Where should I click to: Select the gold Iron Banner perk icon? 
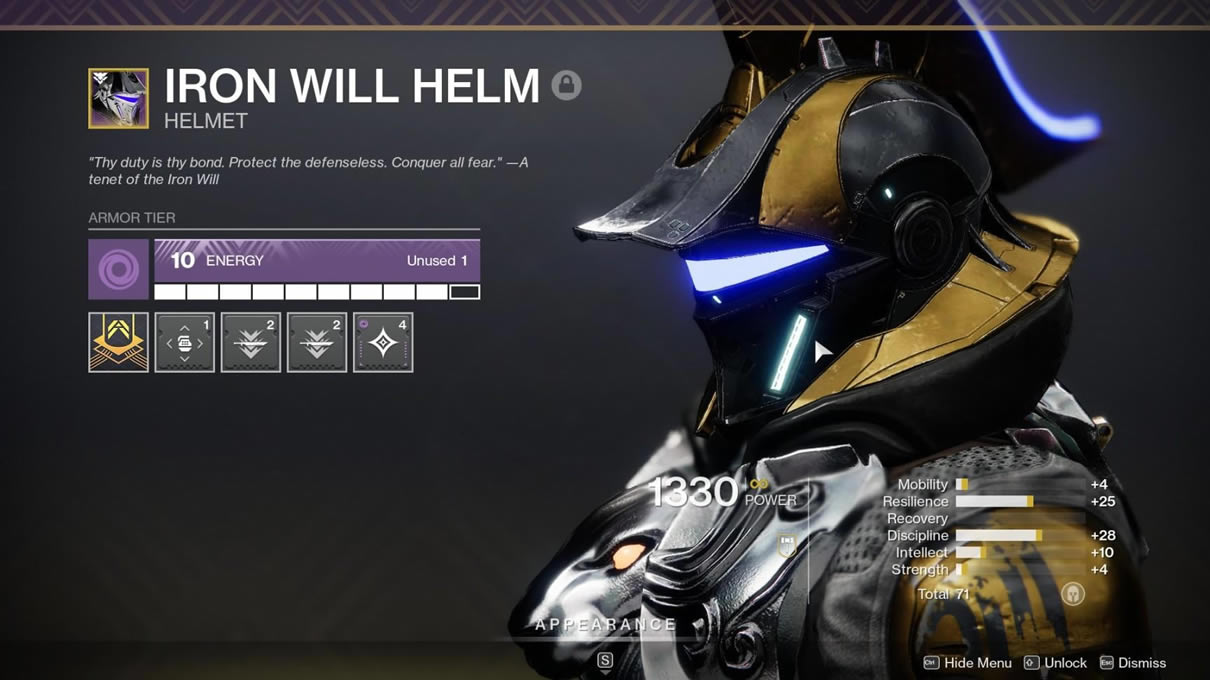(118, 342)
